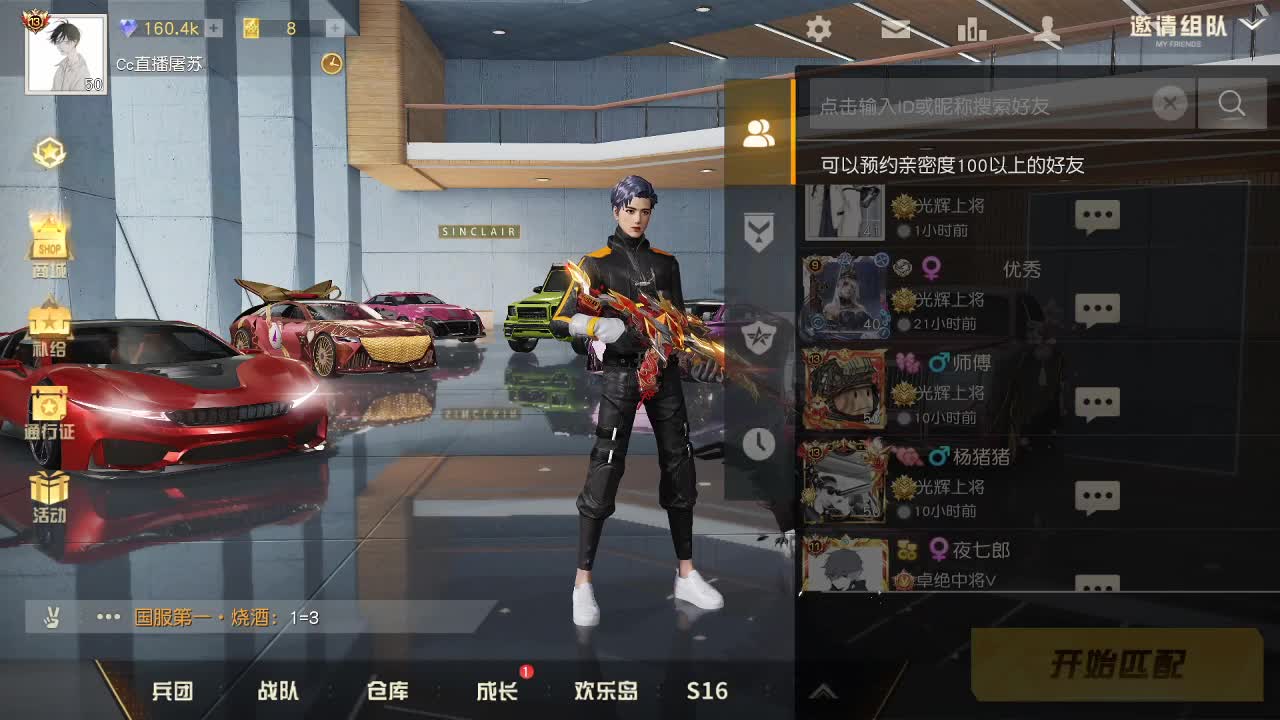This screenshot has width=1280, height=720.
Task: Open the S16 season tab
Action: [707, 691]
